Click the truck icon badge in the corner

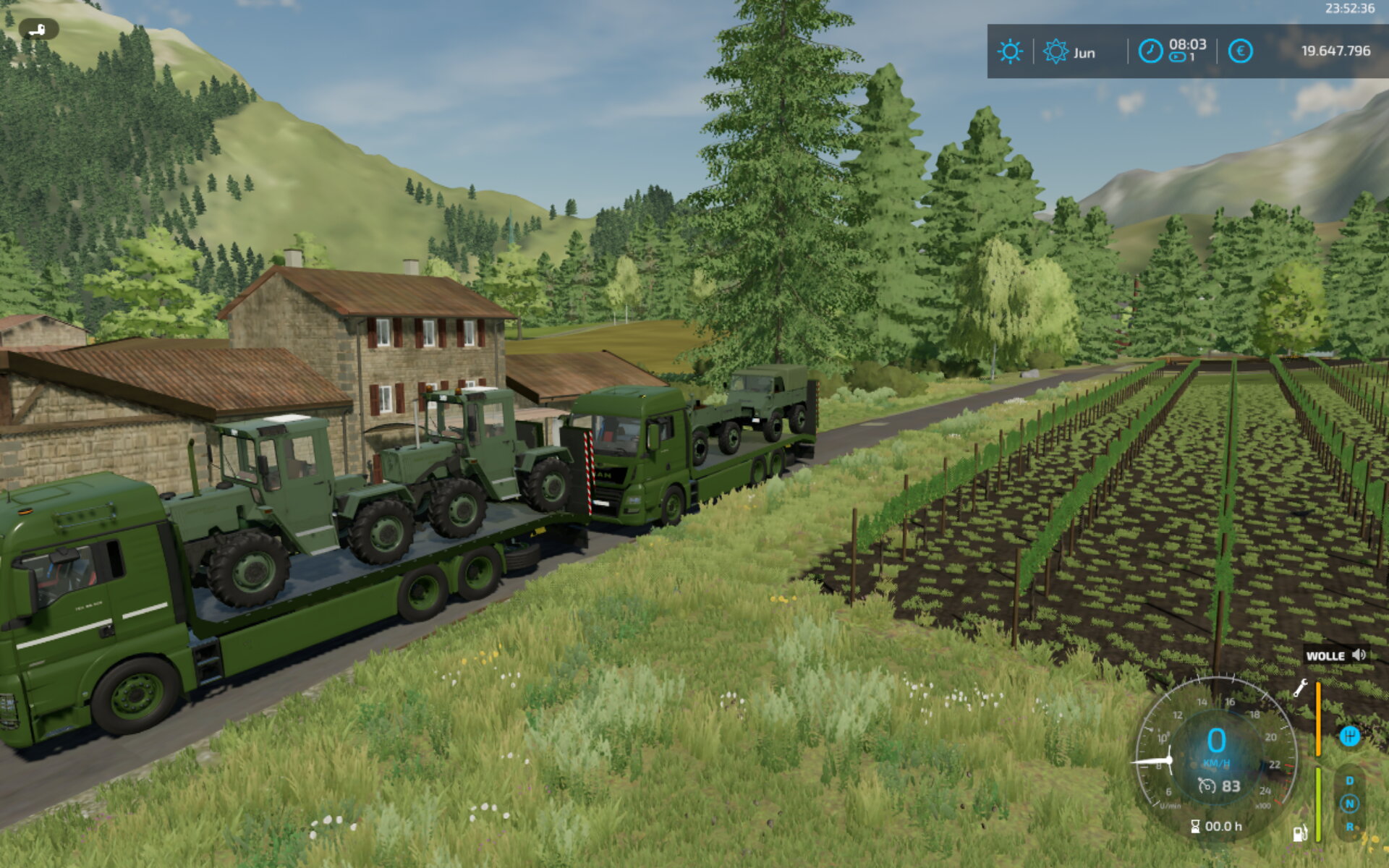tap(38, 30)
